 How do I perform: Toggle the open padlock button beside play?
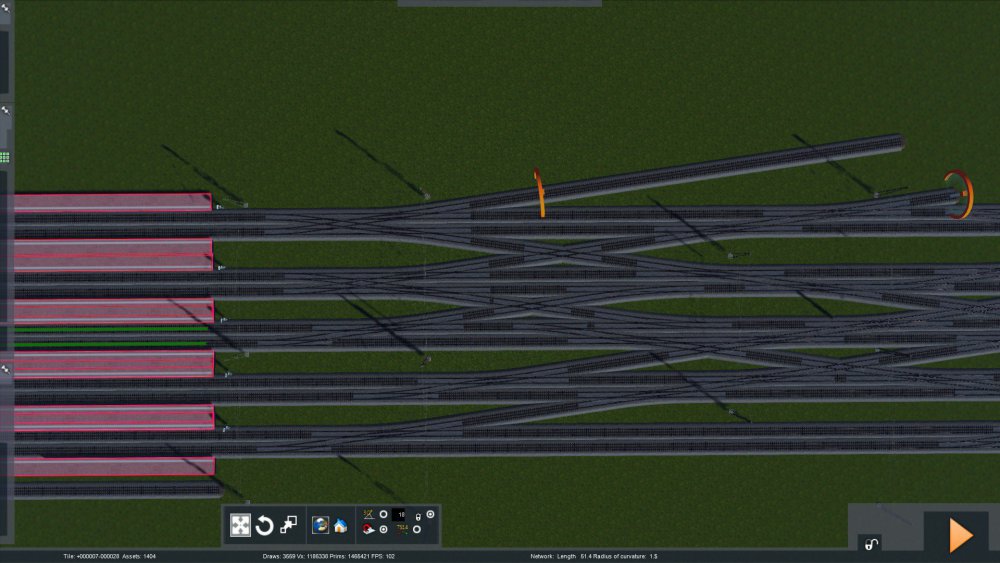click(872, 544)
